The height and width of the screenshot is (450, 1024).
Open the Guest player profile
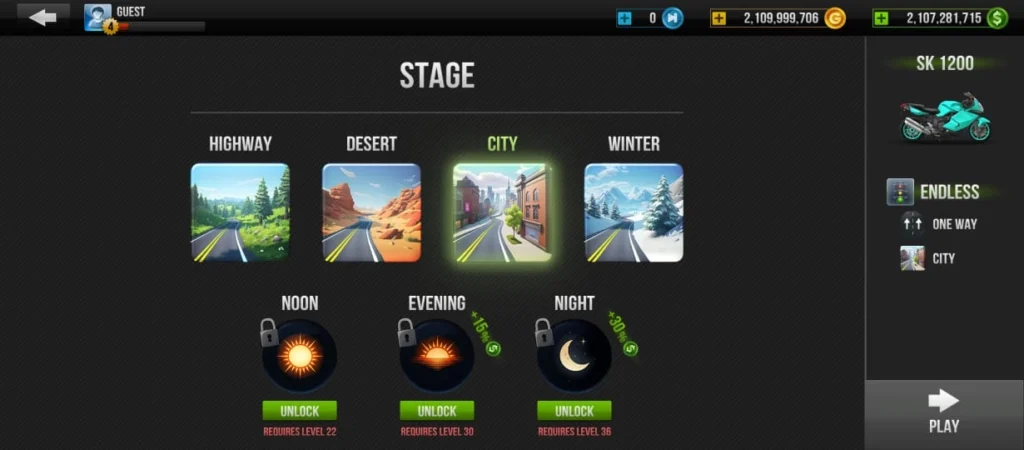click(x=98, y=17)
